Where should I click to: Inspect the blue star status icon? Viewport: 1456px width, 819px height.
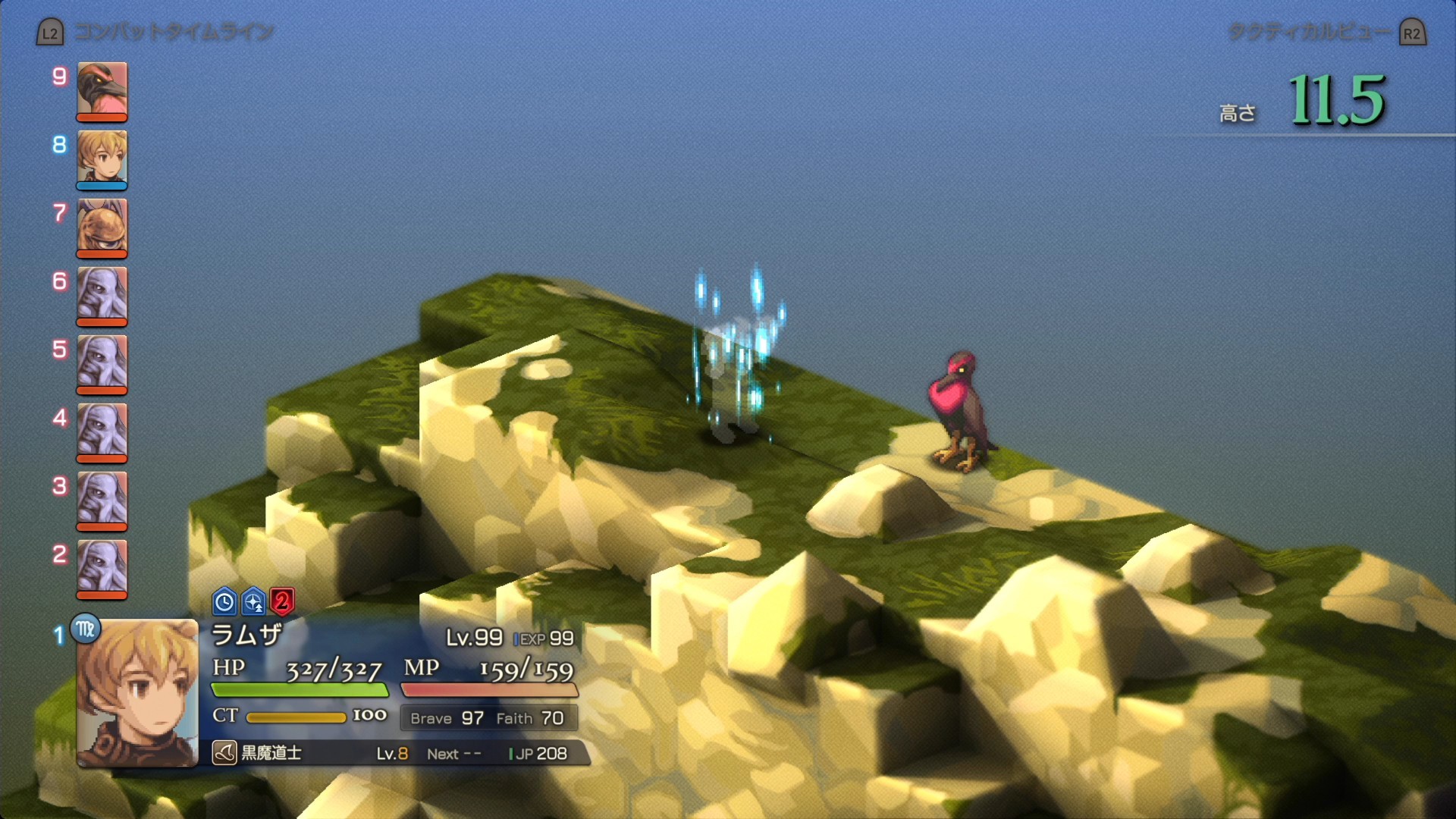tap(253, 602)
